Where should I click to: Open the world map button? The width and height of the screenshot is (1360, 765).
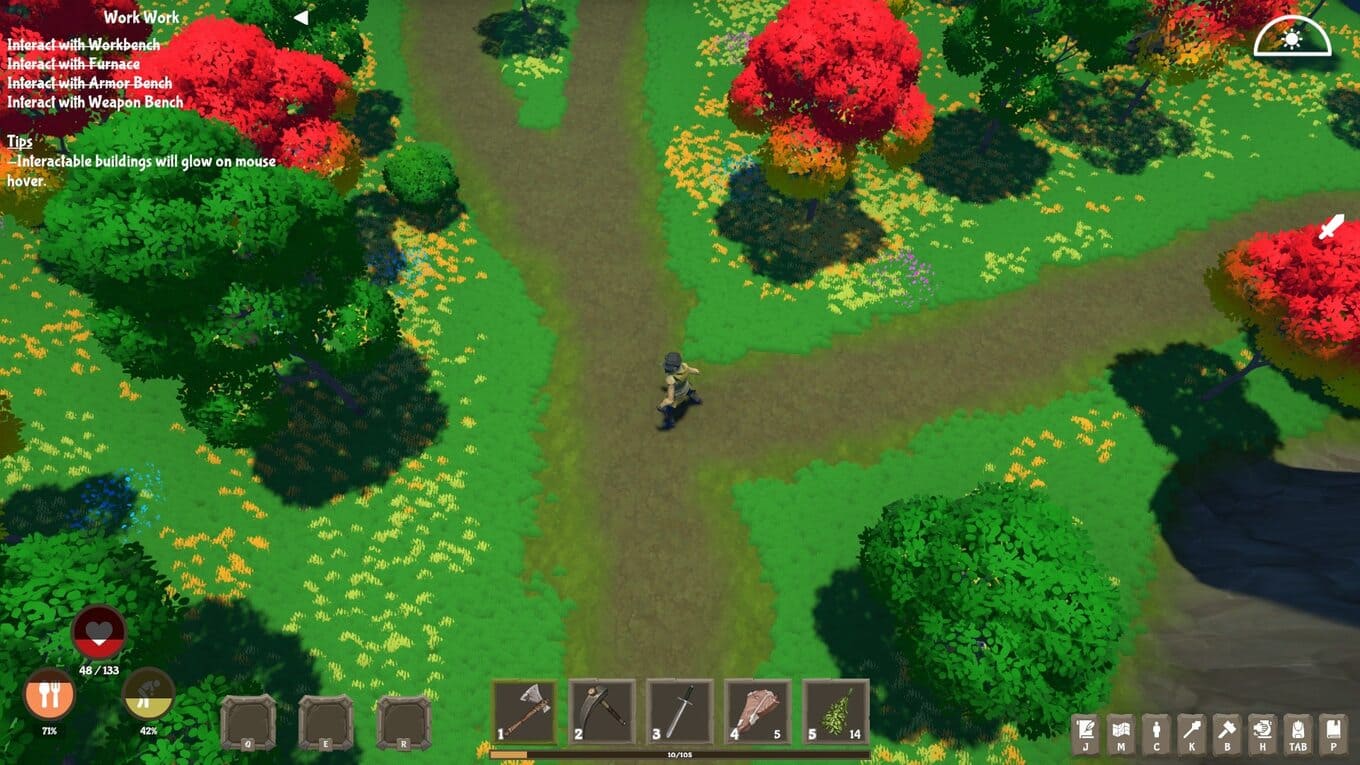click(x=1121, y=733)
